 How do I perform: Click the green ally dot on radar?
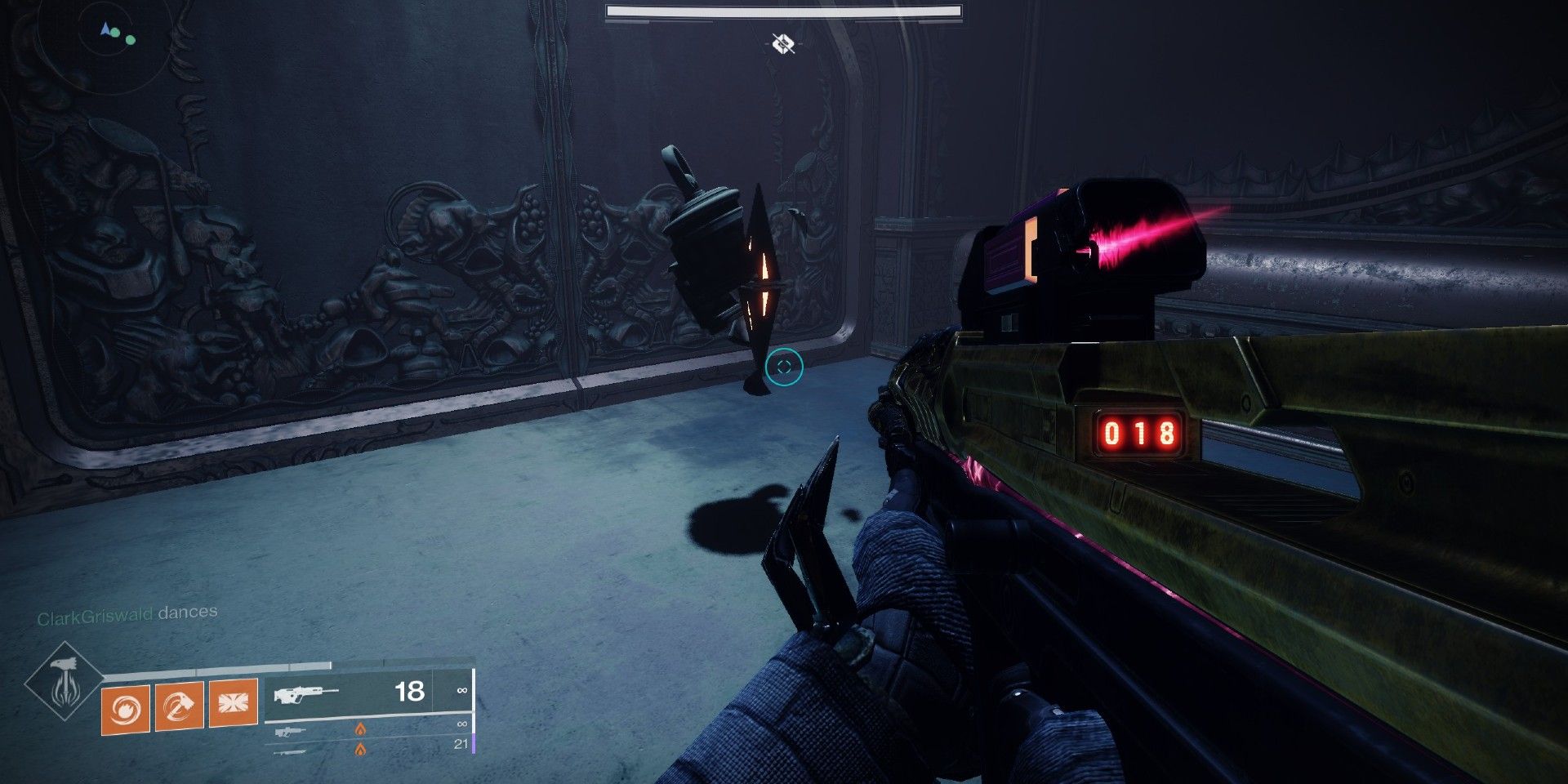coord(131,40)
